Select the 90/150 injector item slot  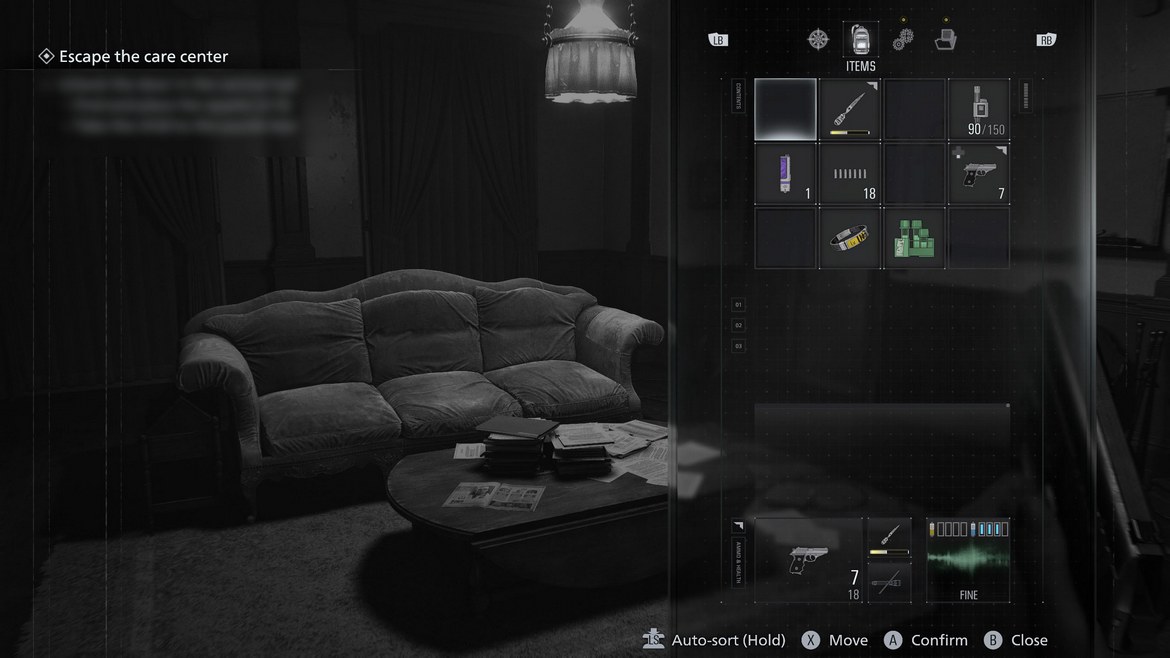[x=978, y=110]
